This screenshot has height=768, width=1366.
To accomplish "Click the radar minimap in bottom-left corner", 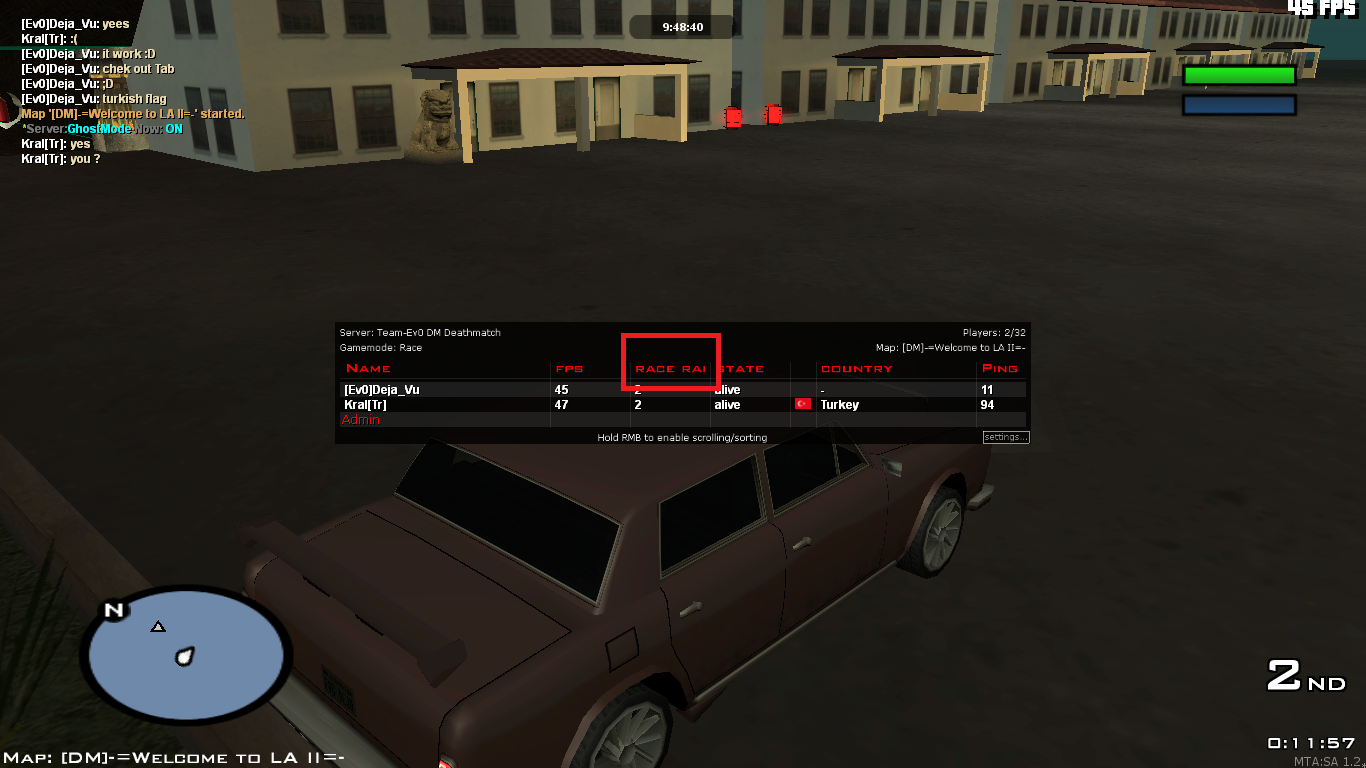I will (186, 655).
